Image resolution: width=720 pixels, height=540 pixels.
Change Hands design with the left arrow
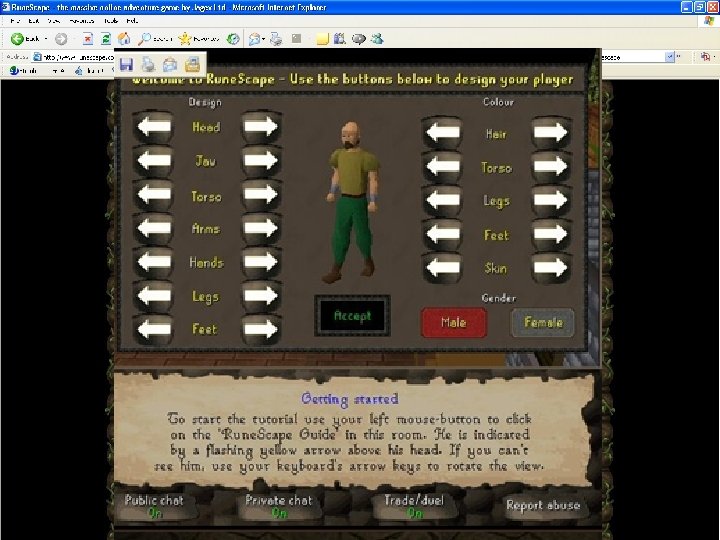click(x=154, y=263)
